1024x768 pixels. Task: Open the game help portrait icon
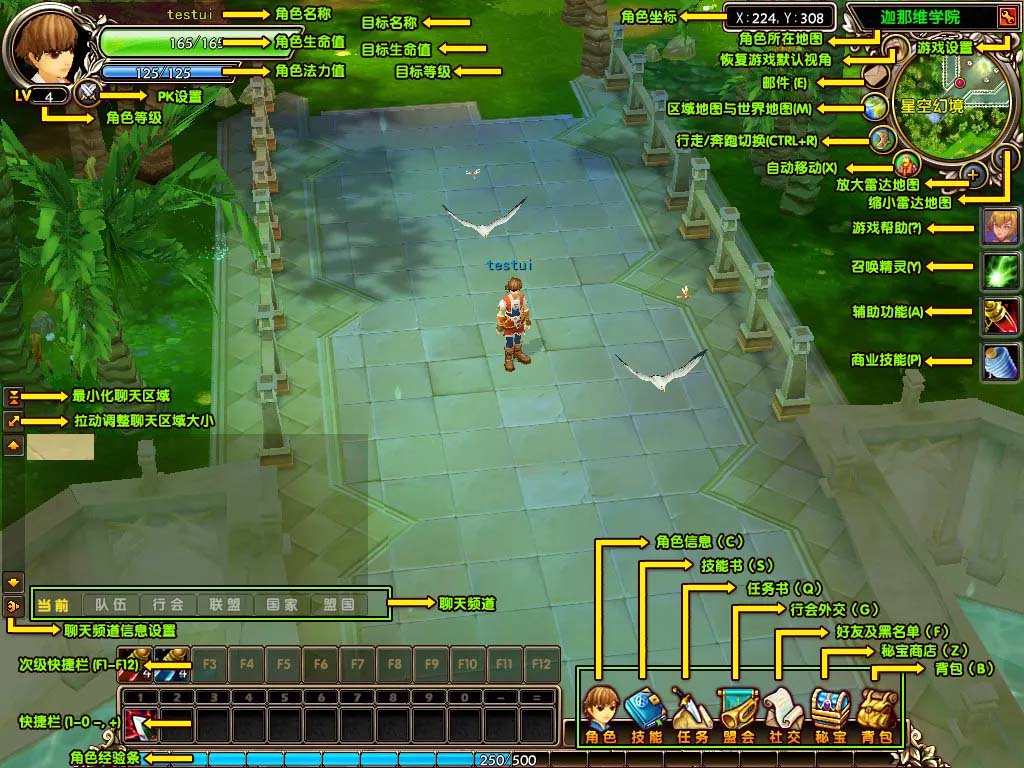(1000, 228)
